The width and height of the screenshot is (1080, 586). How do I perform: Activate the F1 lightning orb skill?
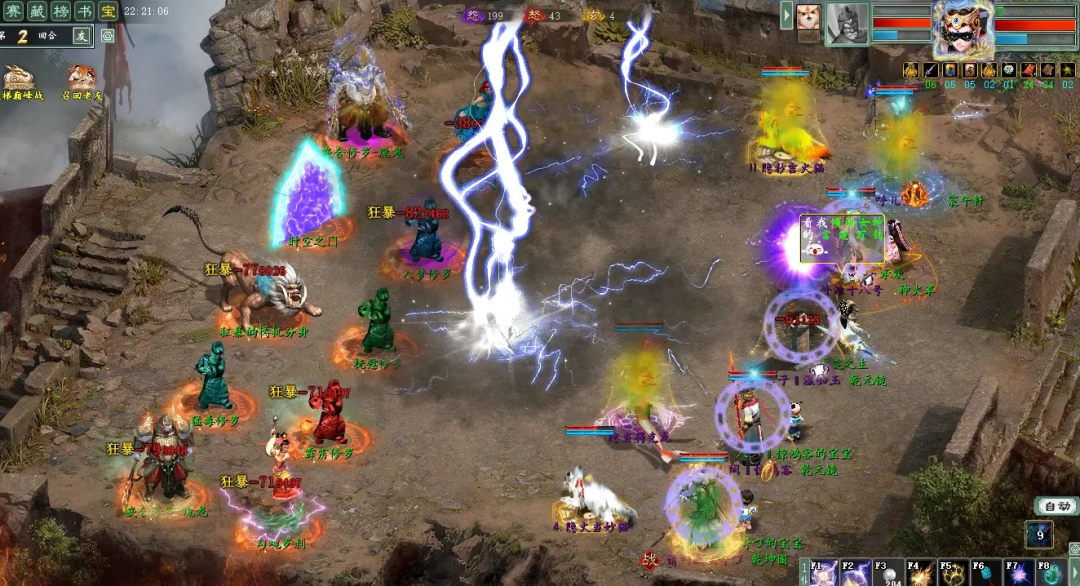[x=824, y=574]
